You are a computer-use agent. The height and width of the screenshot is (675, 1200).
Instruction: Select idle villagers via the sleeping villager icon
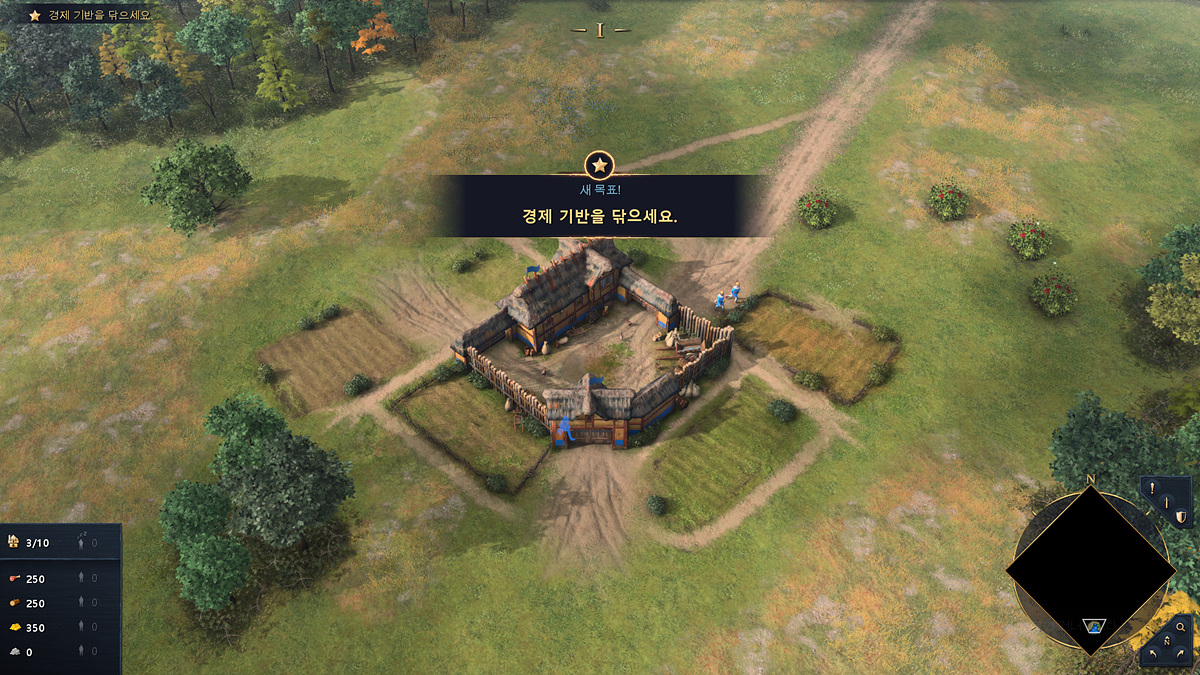(83, 541)
